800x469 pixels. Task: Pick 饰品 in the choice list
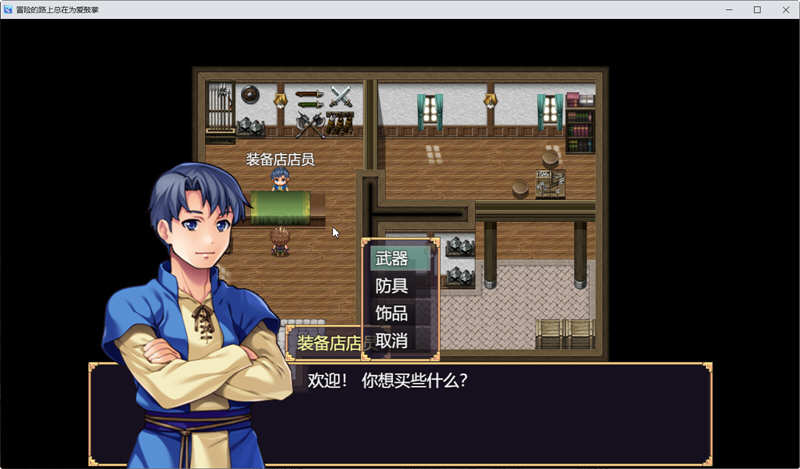[x=399, y=313]
